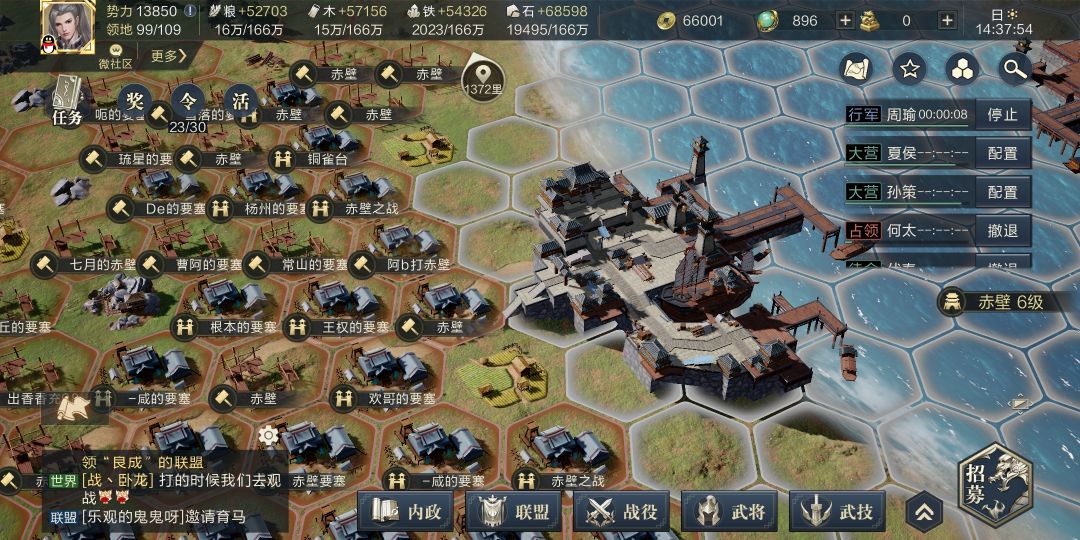Open chat settings gear icon
The height and width of the screenshot is (540, 1080).
(268, 435)
